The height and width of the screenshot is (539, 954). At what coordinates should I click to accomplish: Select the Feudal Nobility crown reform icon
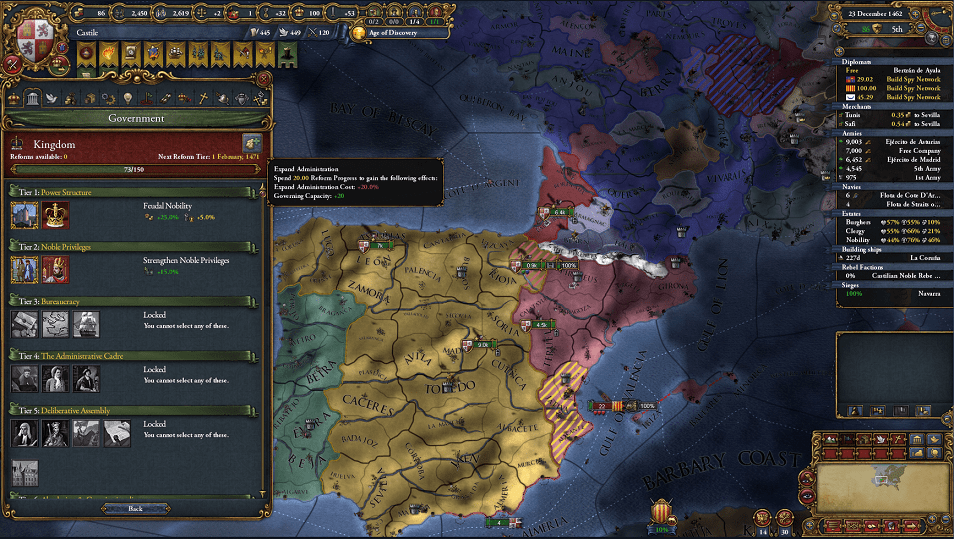click(x=55, y=214)
